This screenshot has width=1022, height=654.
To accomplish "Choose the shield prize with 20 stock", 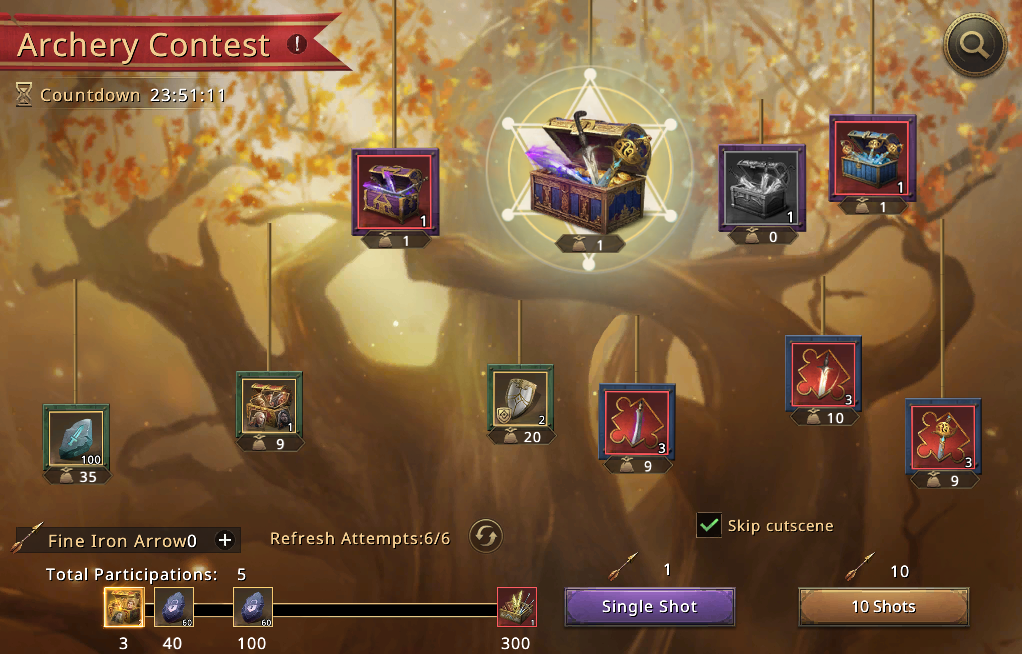I will click(520, 397).
